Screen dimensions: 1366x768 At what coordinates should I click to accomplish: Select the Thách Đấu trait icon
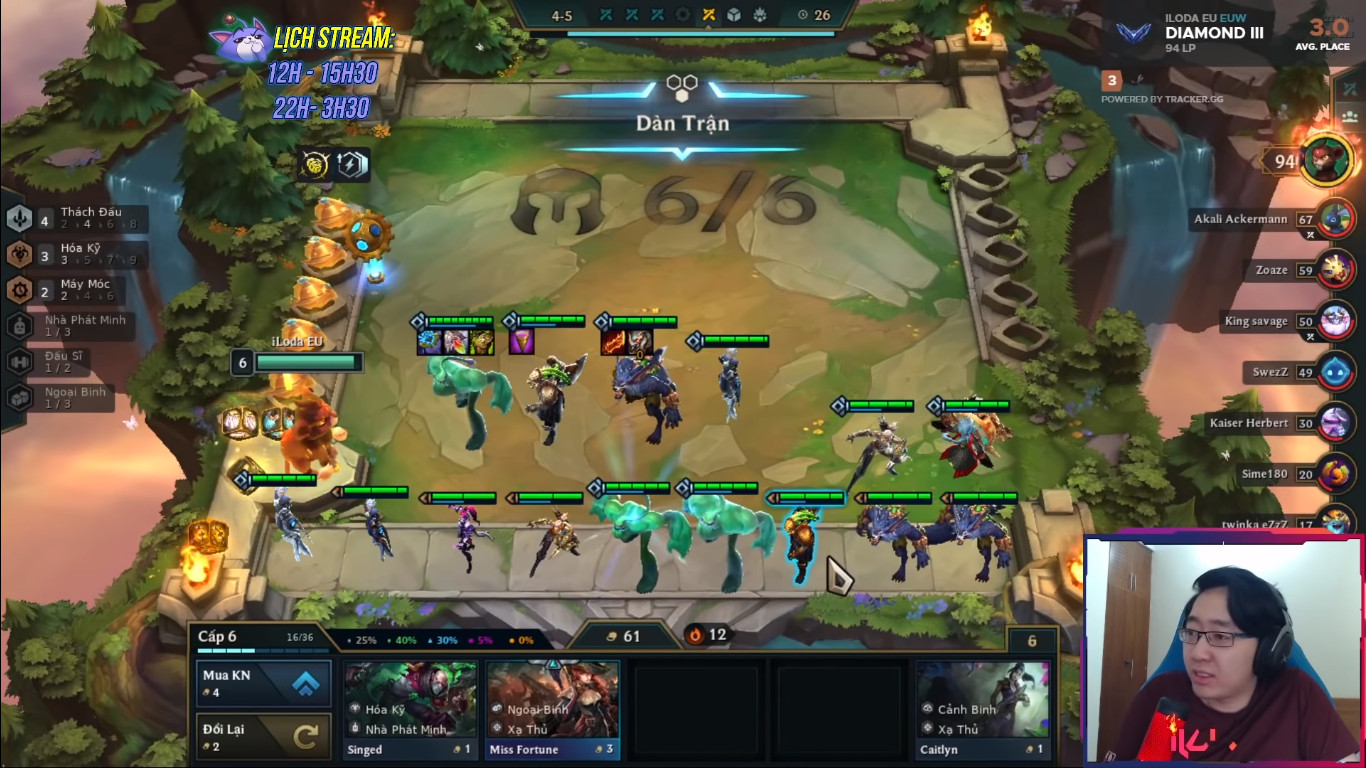tap(19, 221)
